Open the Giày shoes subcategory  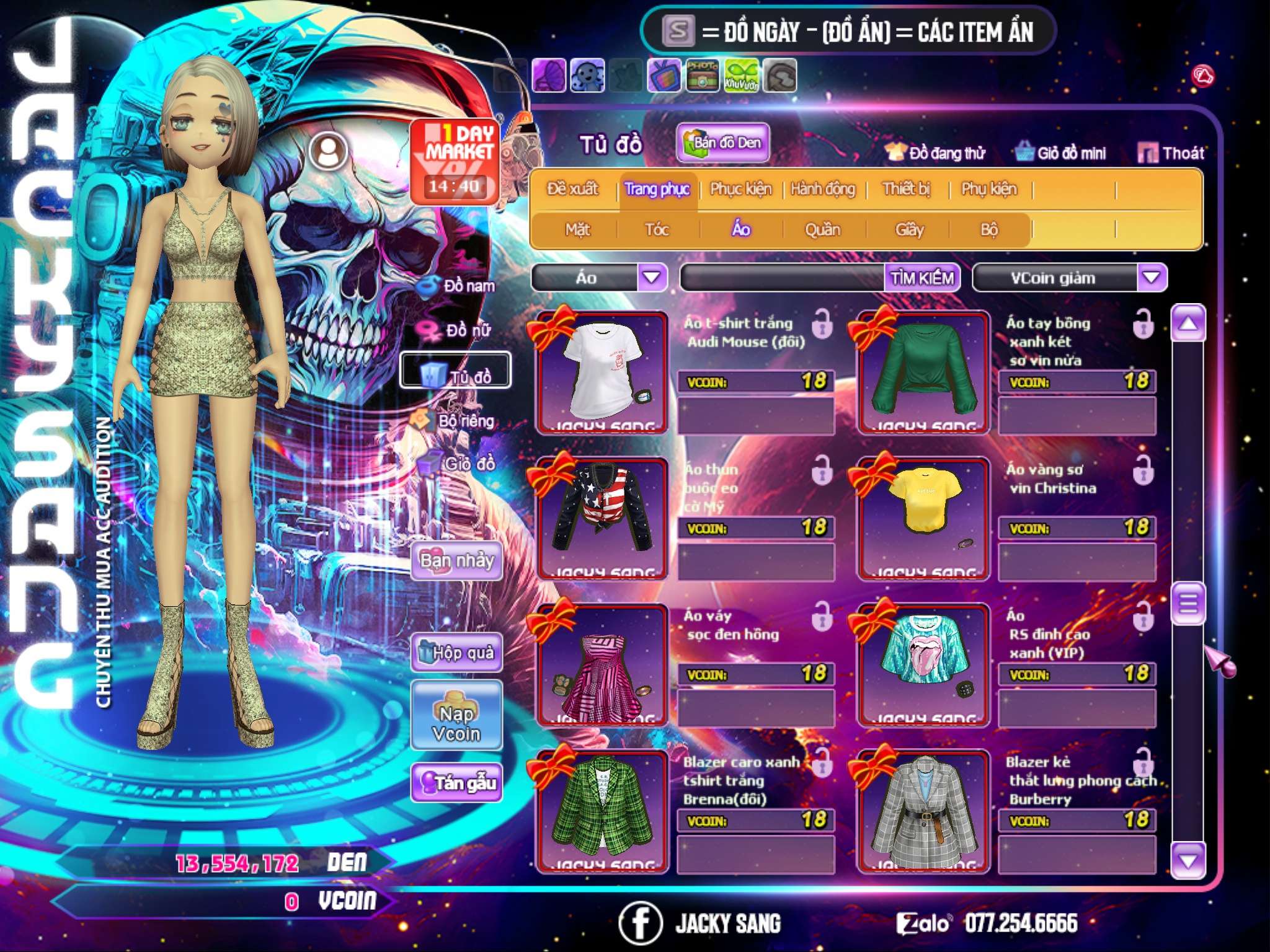point(909,230)
